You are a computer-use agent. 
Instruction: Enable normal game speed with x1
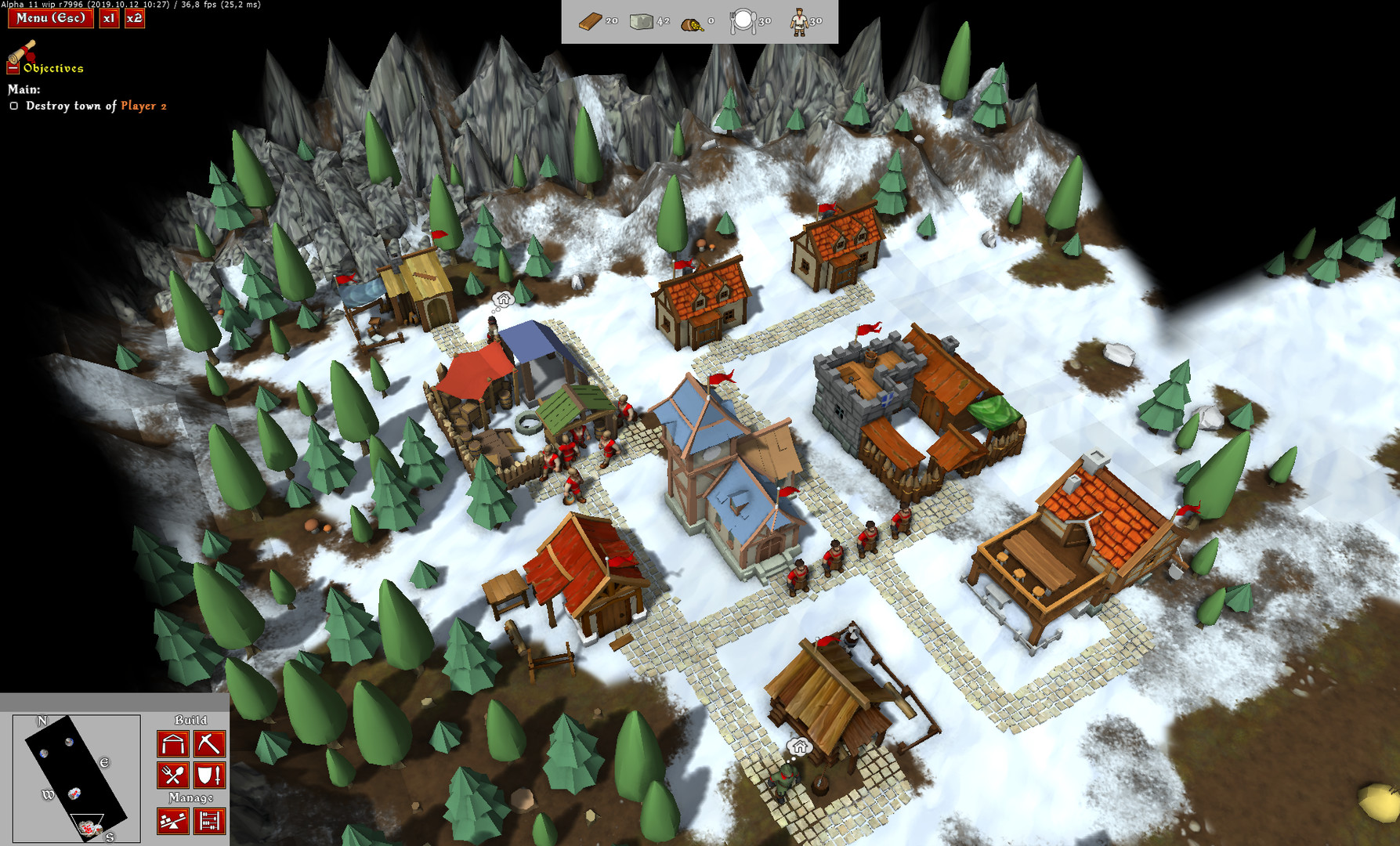click(x=107, y=18)
